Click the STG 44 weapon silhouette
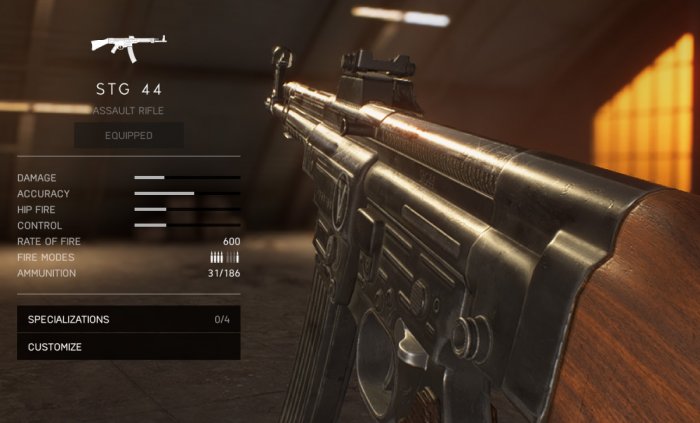Screen dimensions: 700x423 (x=128, y=47)
